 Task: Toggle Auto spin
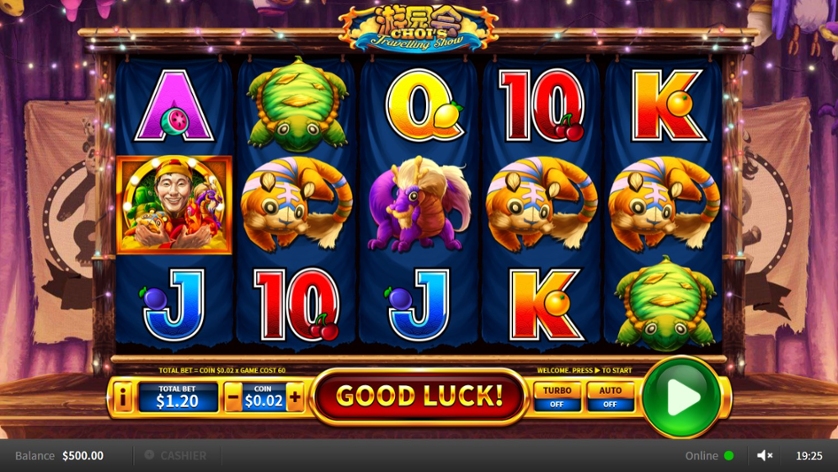tap(610, 397)
